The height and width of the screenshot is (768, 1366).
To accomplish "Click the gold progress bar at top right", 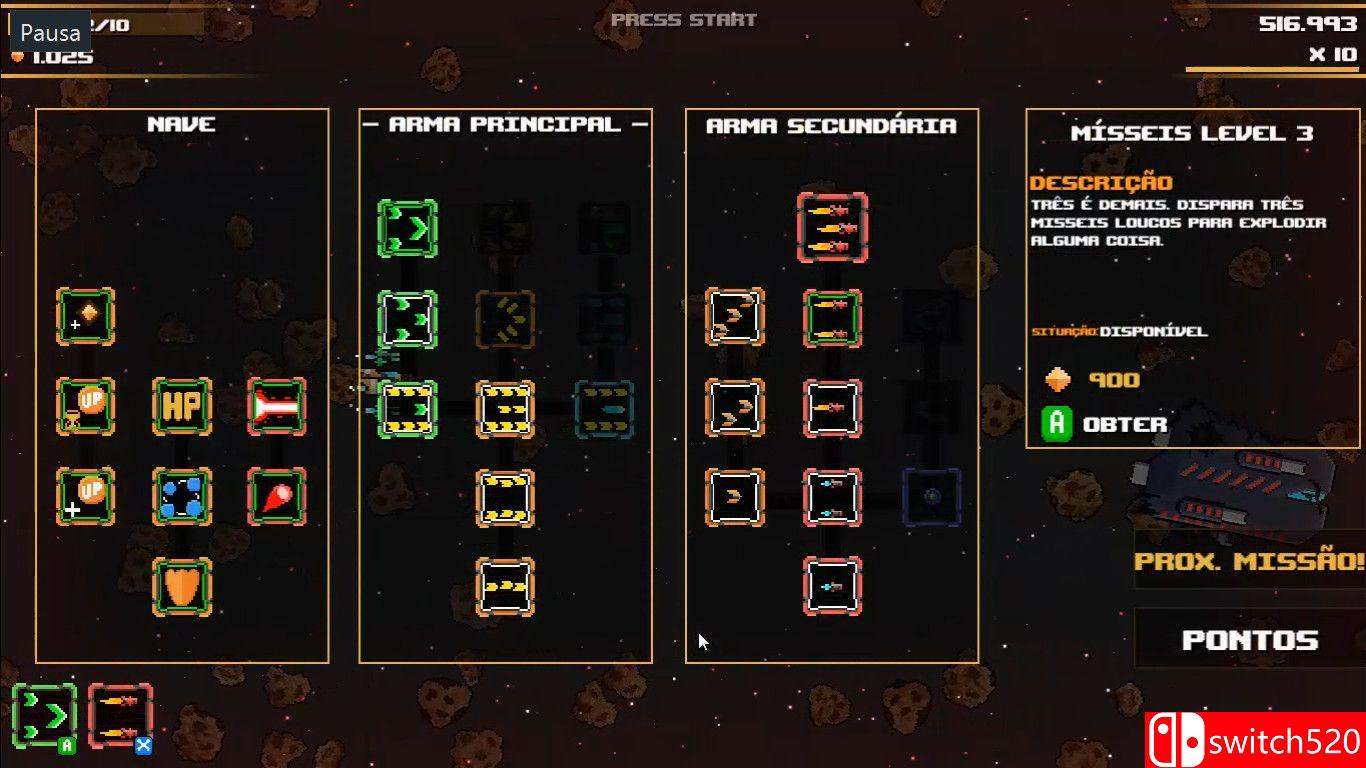I will [x=1270, y=66].
